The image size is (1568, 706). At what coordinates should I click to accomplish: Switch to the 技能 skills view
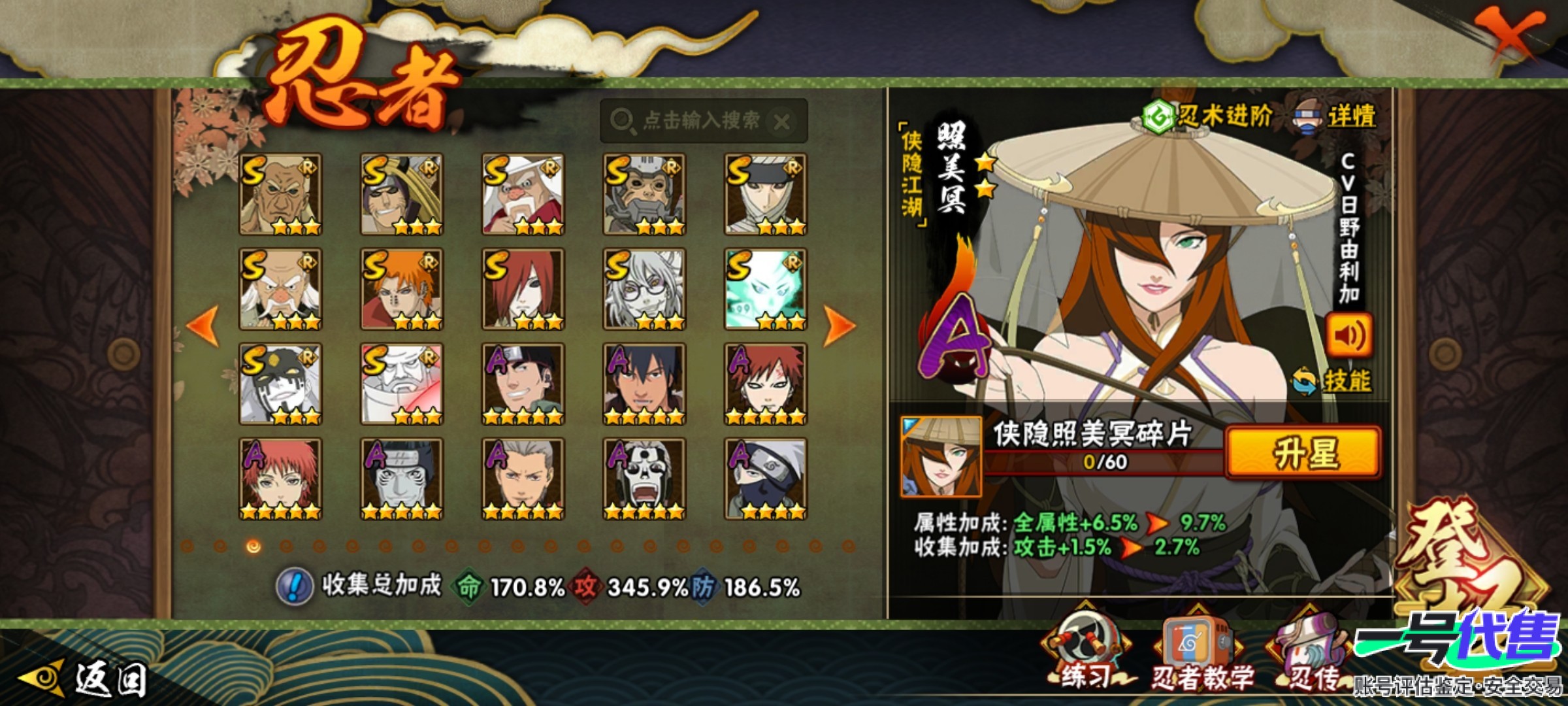click(1333, 381)
